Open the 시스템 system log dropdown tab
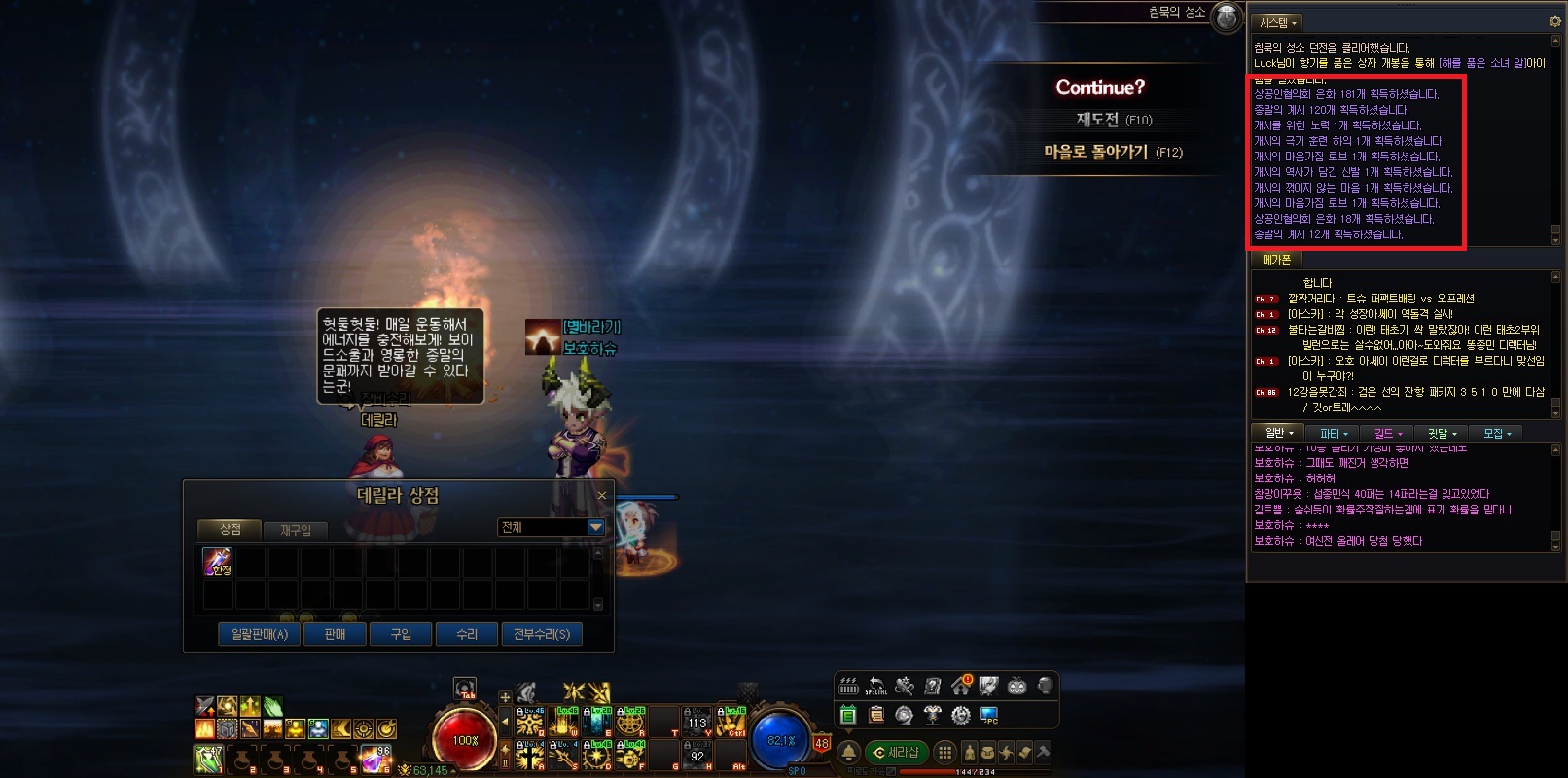 click(1277, 22)
